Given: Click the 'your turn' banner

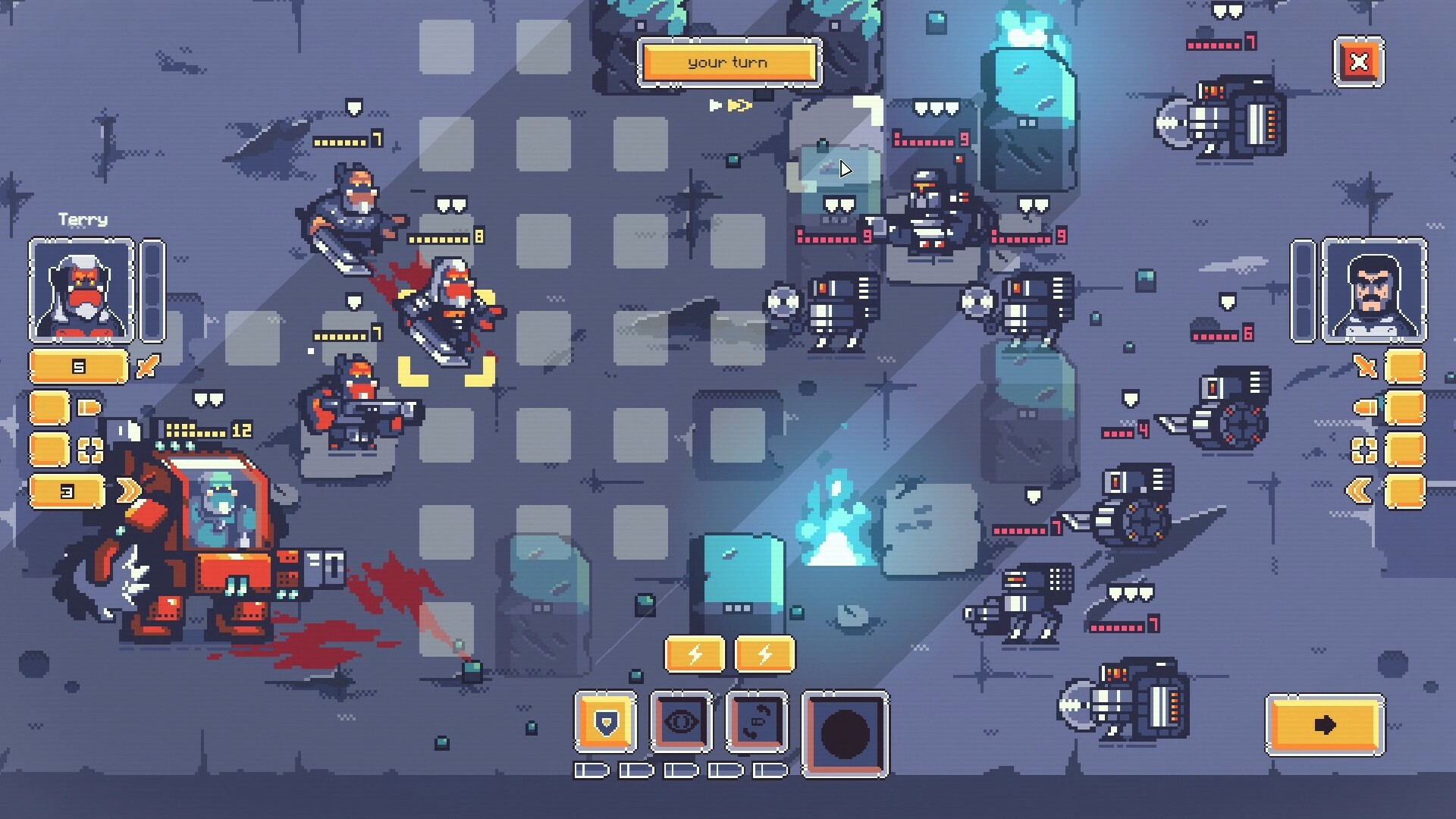Looking at the screenshot, I should [x=730, y=63].
